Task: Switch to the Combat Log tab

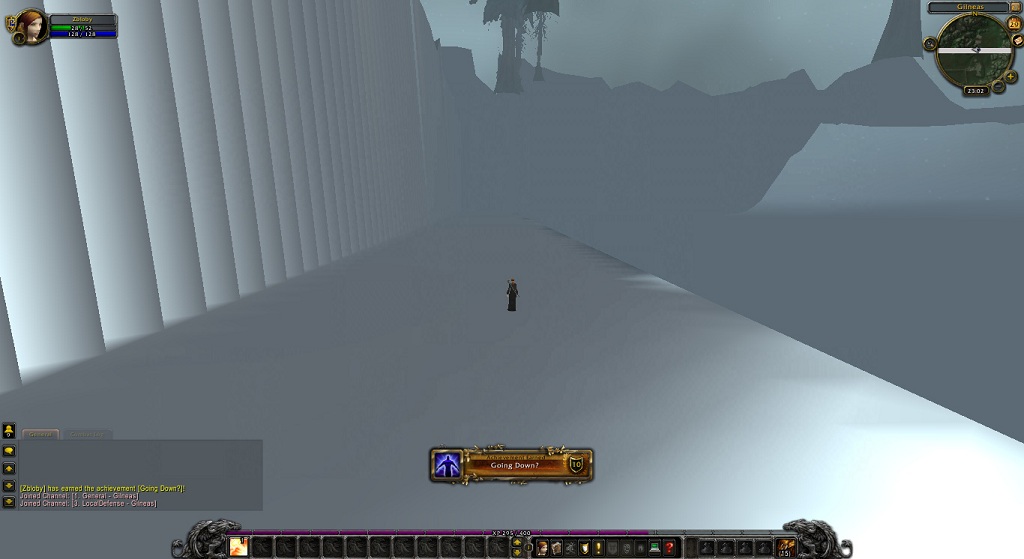Action: coord(86,434)
